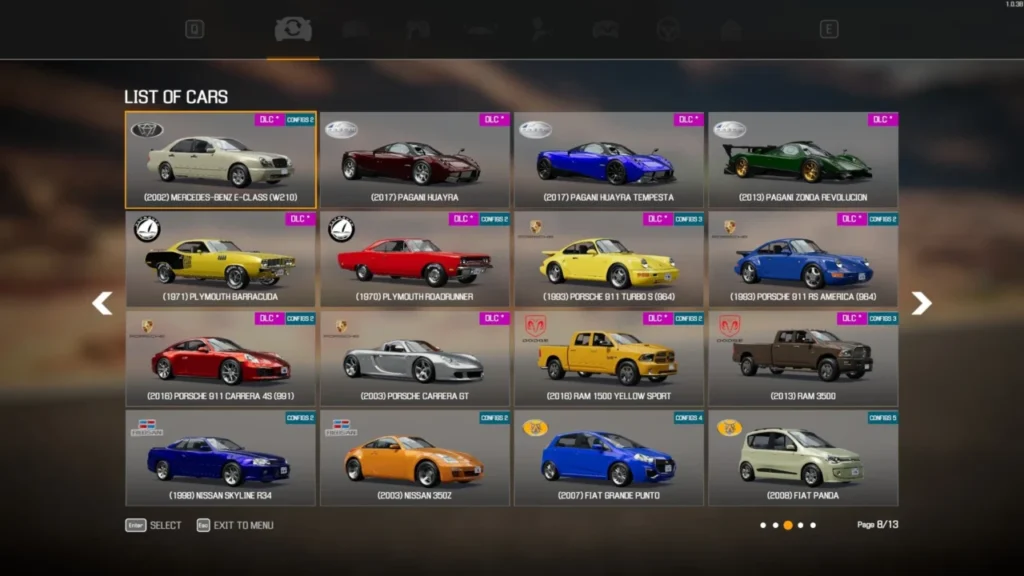This screenshot has width=1024, height=576.
Task: Pick the silver 2003 Porsche Carrera GT
Action: click(415, 358)
